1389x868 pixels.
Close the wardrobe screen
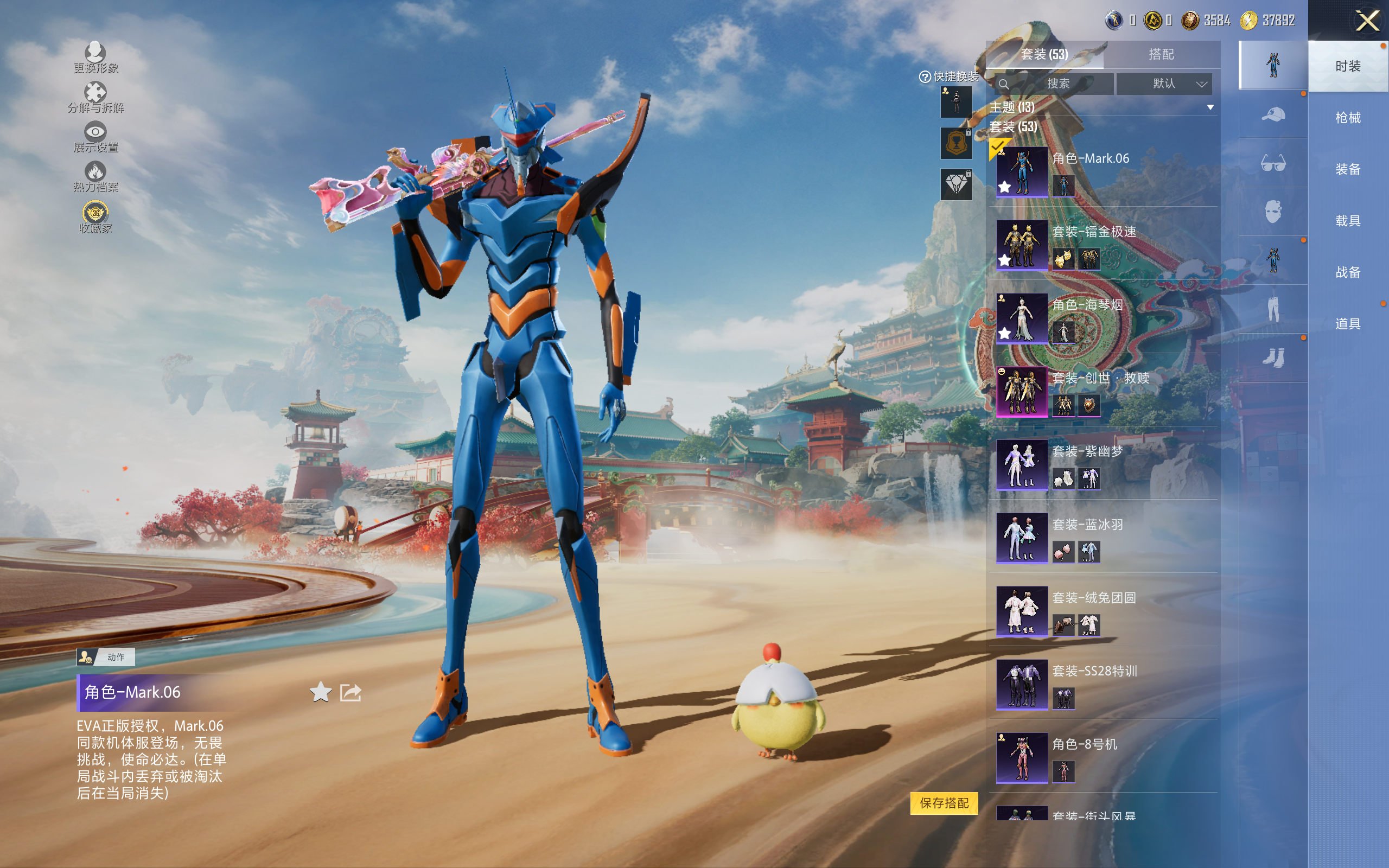pyautogui.click(x=1367, y=22)
